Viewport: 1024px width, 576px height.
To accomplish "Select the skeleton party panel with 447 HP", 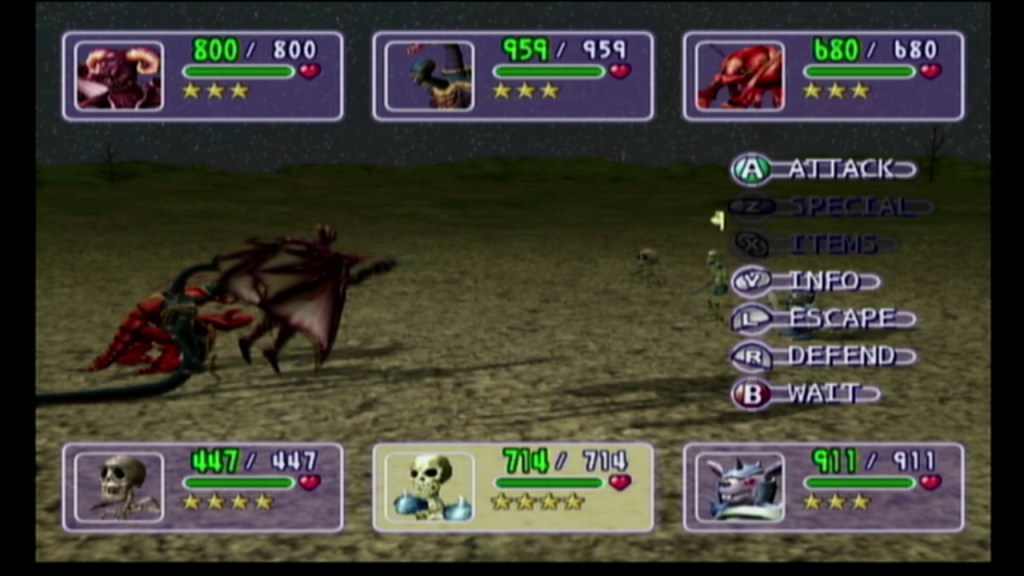I will click(203, 488).
